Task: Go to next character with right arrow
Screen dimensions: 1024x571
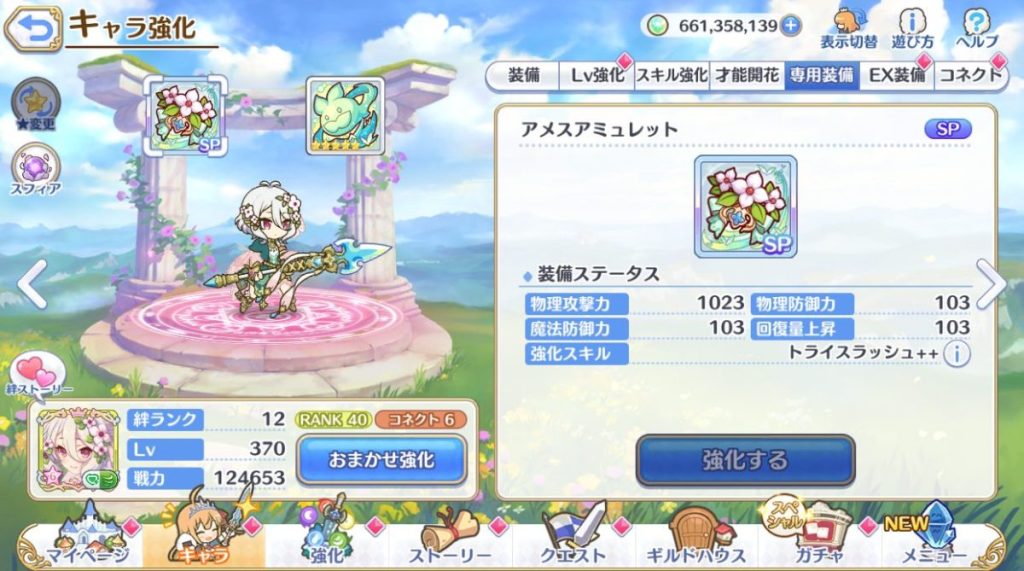Action: coord(991,285)
